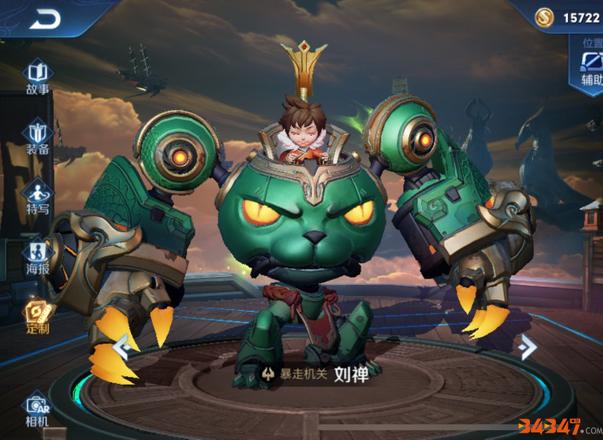Show the 特写 close-up view
This screenshot has height=440, width=603.
38,197
